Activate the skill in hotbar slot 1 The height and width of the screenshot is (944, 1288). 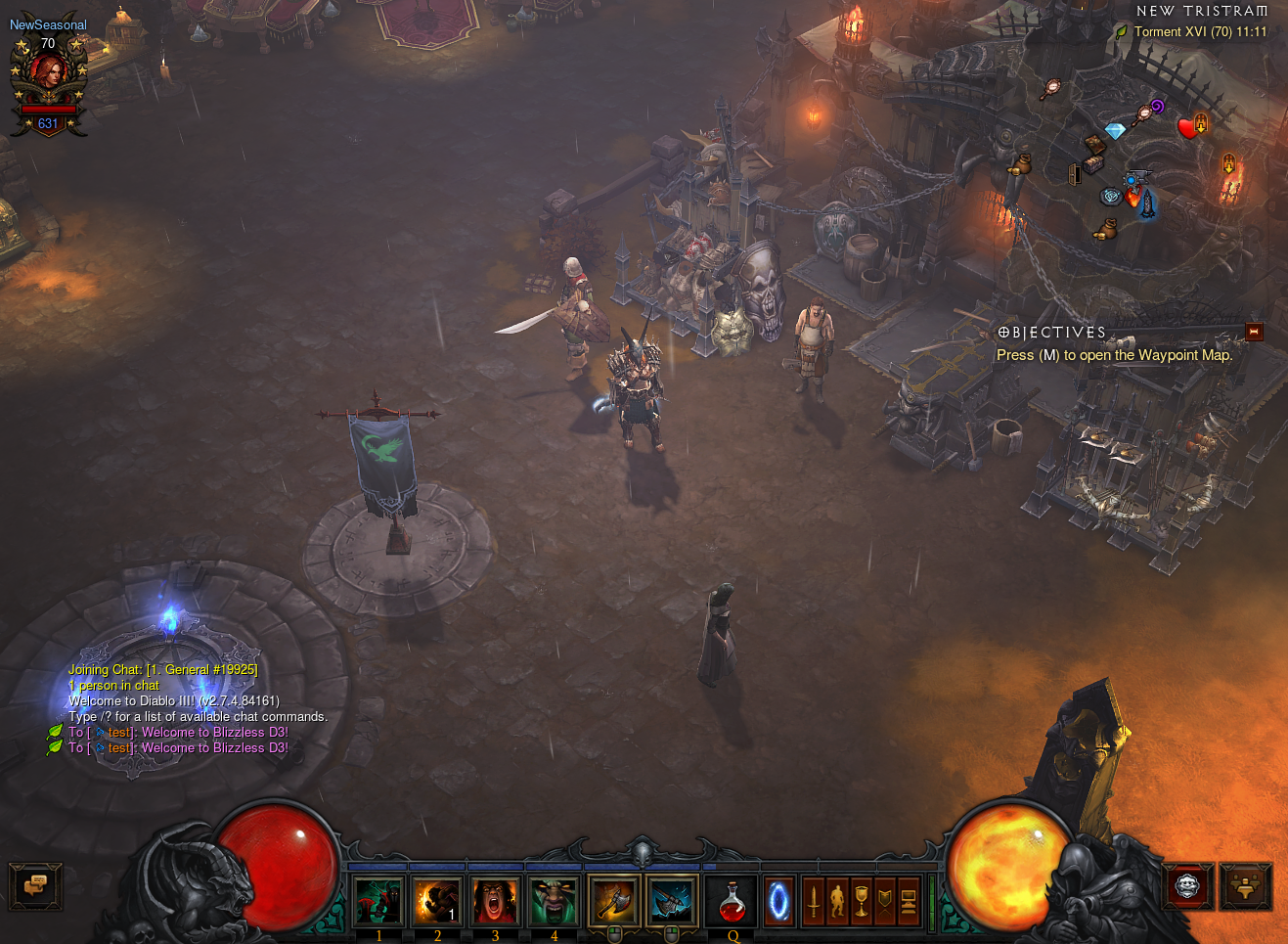(x=378, y=901)
